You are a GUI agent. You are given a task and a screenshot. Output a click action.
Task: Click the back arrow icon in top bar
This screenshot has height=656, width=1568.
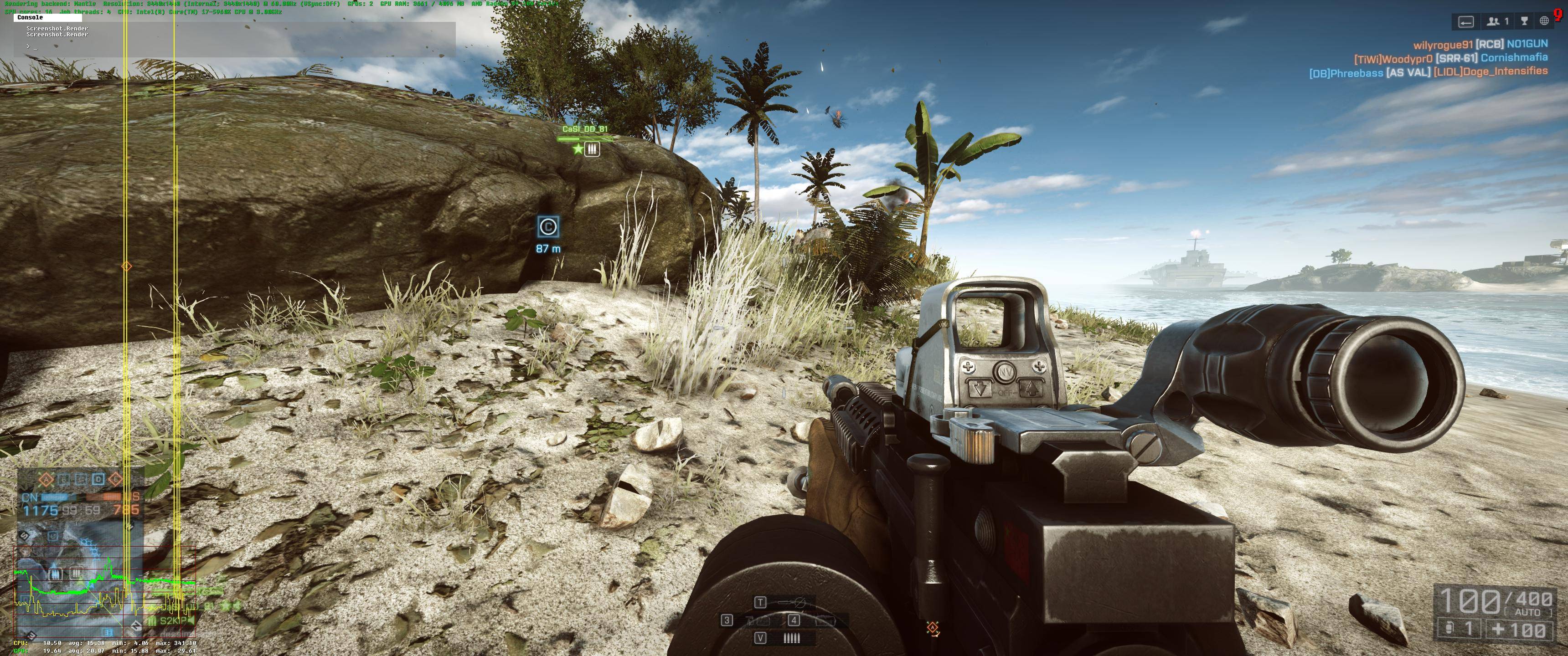1466,22
